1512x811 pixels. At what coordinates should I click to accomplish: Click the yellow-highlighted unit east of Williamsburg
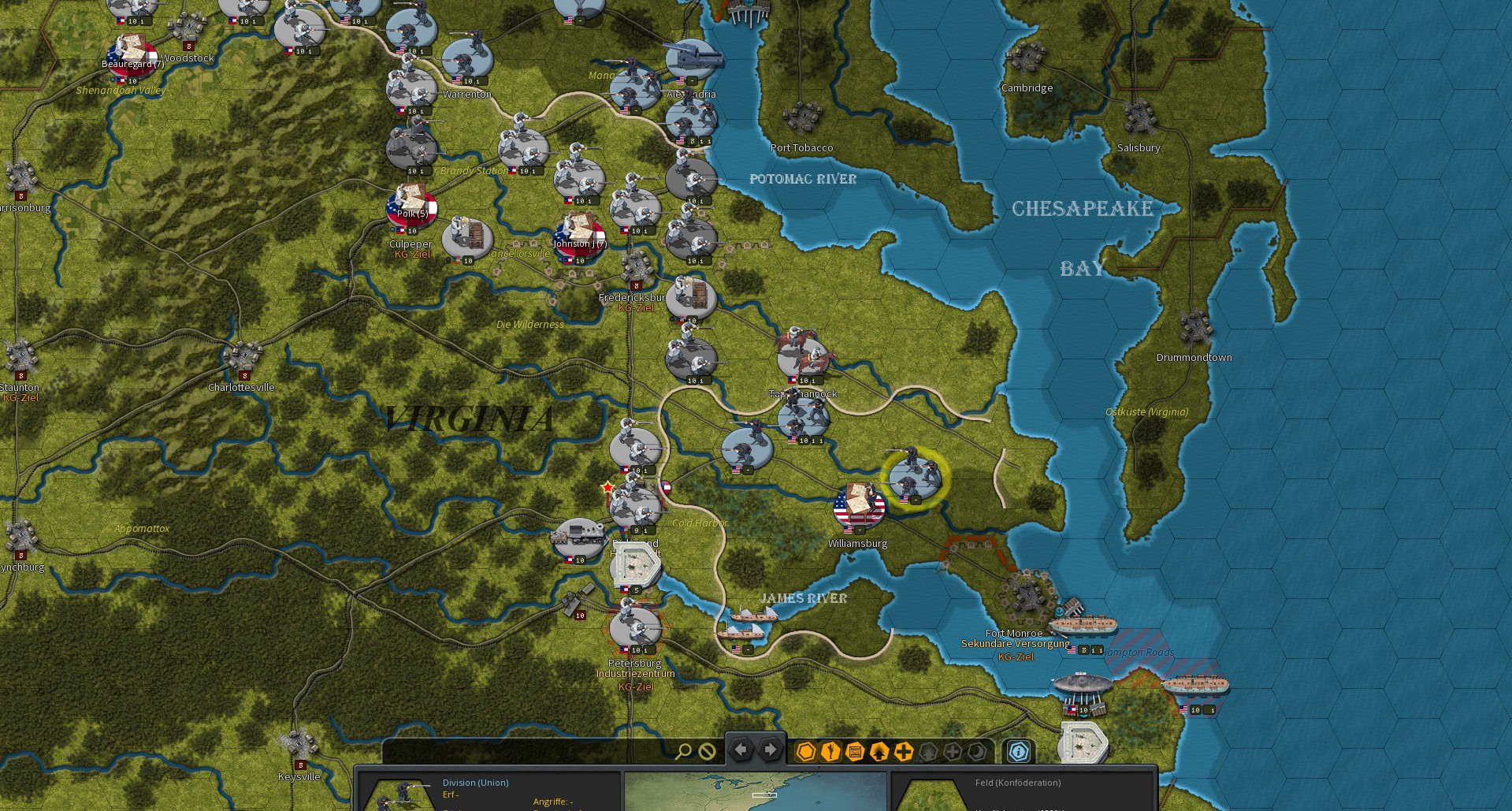point(914,474)
